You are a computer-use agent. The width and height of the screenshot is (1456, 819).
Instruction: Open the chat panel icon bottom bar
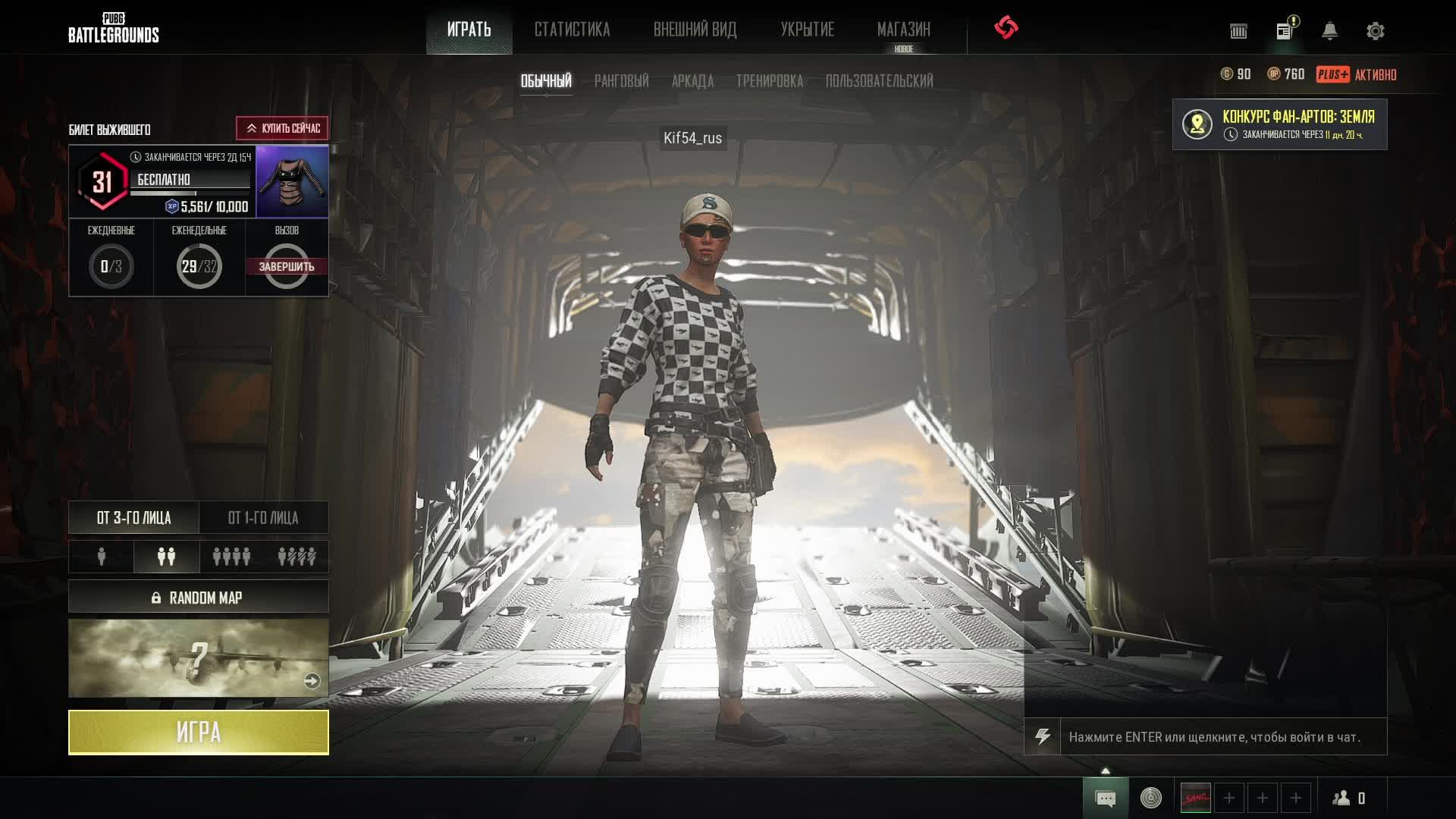click(1106, 798)
